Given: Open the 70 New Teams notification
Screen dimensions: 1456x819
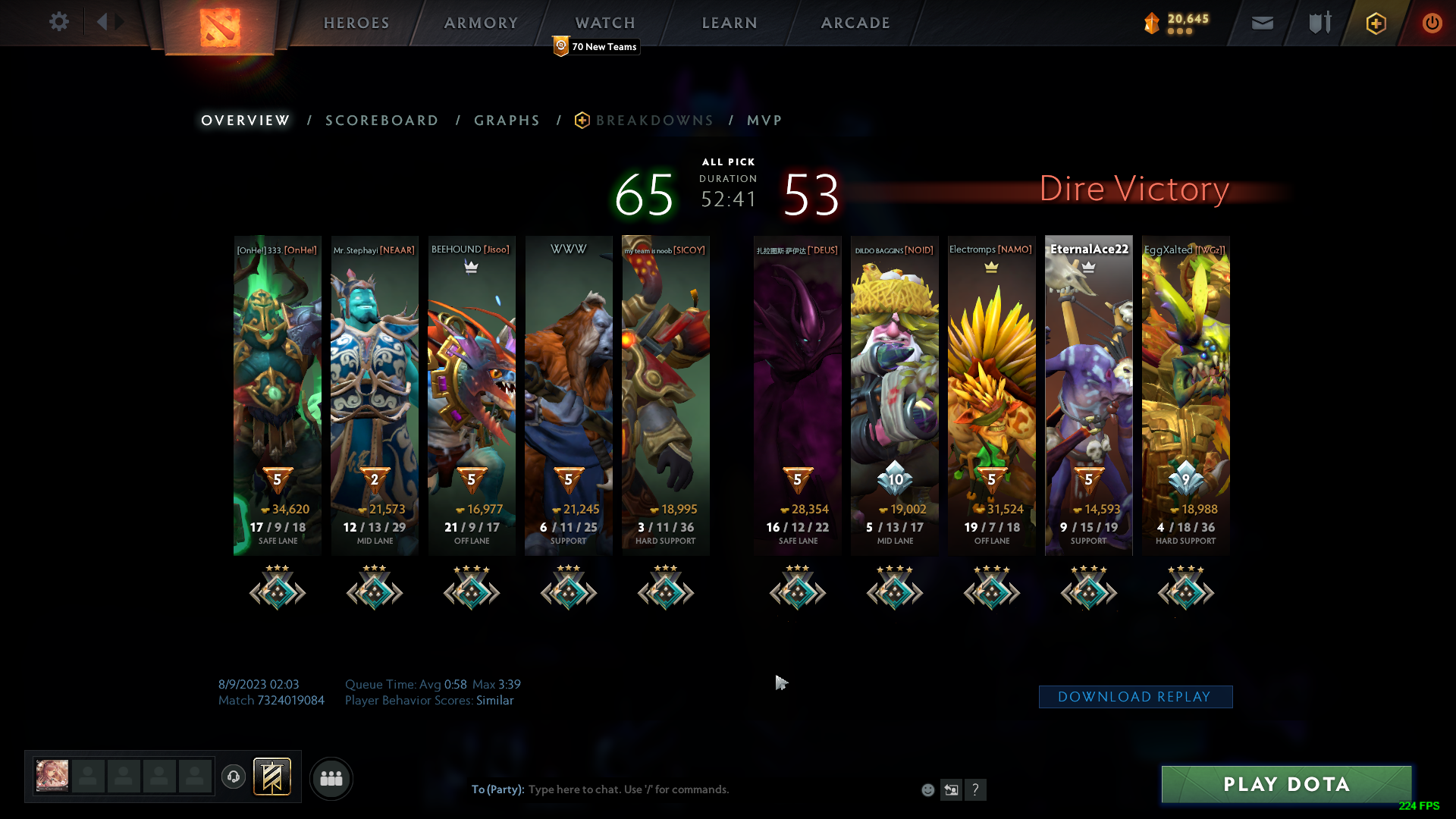Looking at the screenshot, I should click(x=596, y=46).
